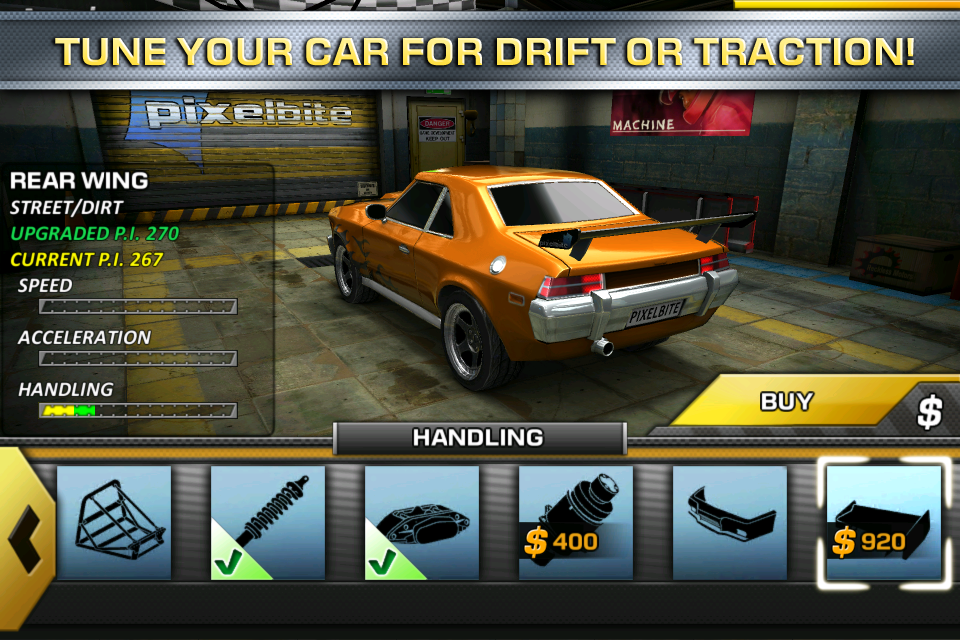Select the roll cage upgrade tile
This screenshot has height=640, width=960.
click(114, 522)
